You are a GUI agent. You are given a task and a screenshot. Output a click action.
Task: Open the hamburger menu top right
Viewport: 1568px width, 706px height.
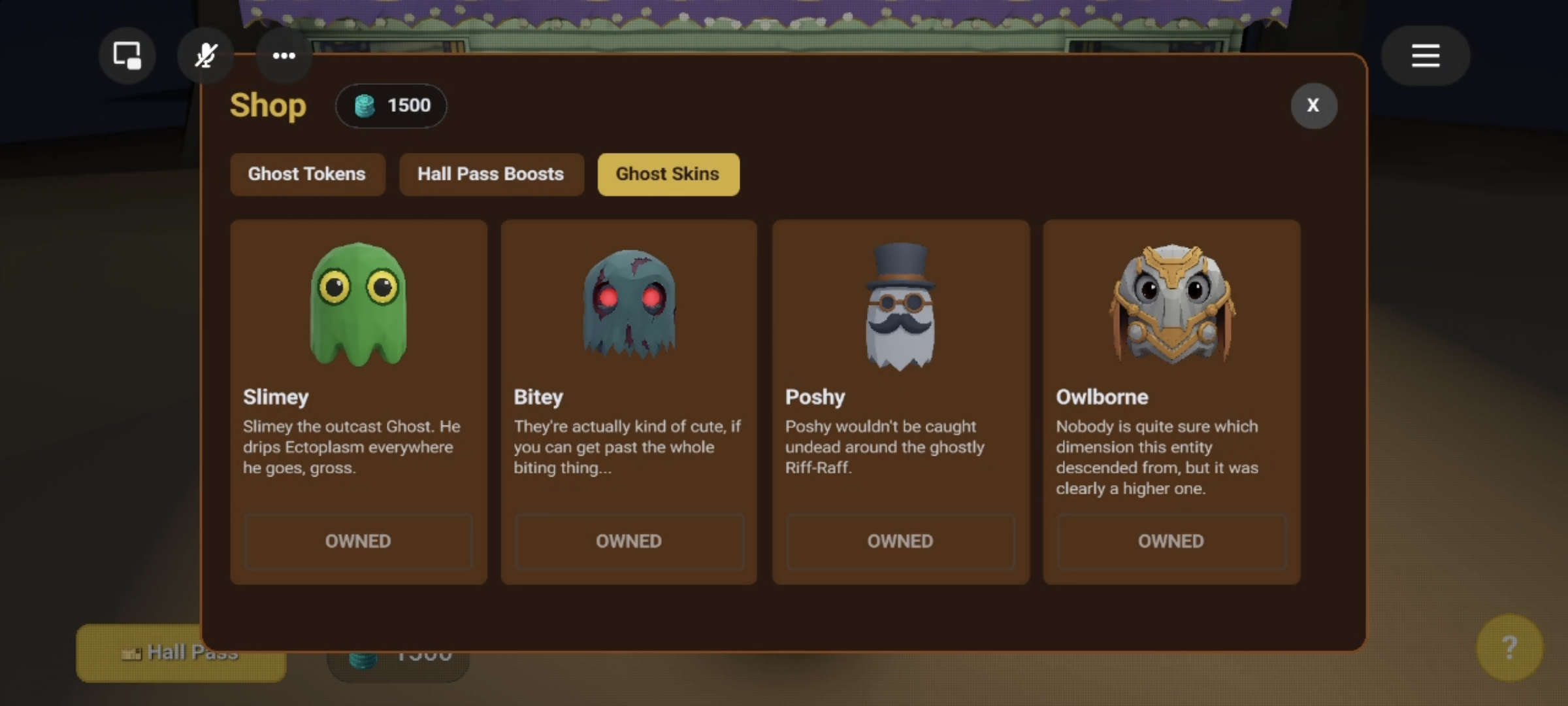(x=1425, y=55)
